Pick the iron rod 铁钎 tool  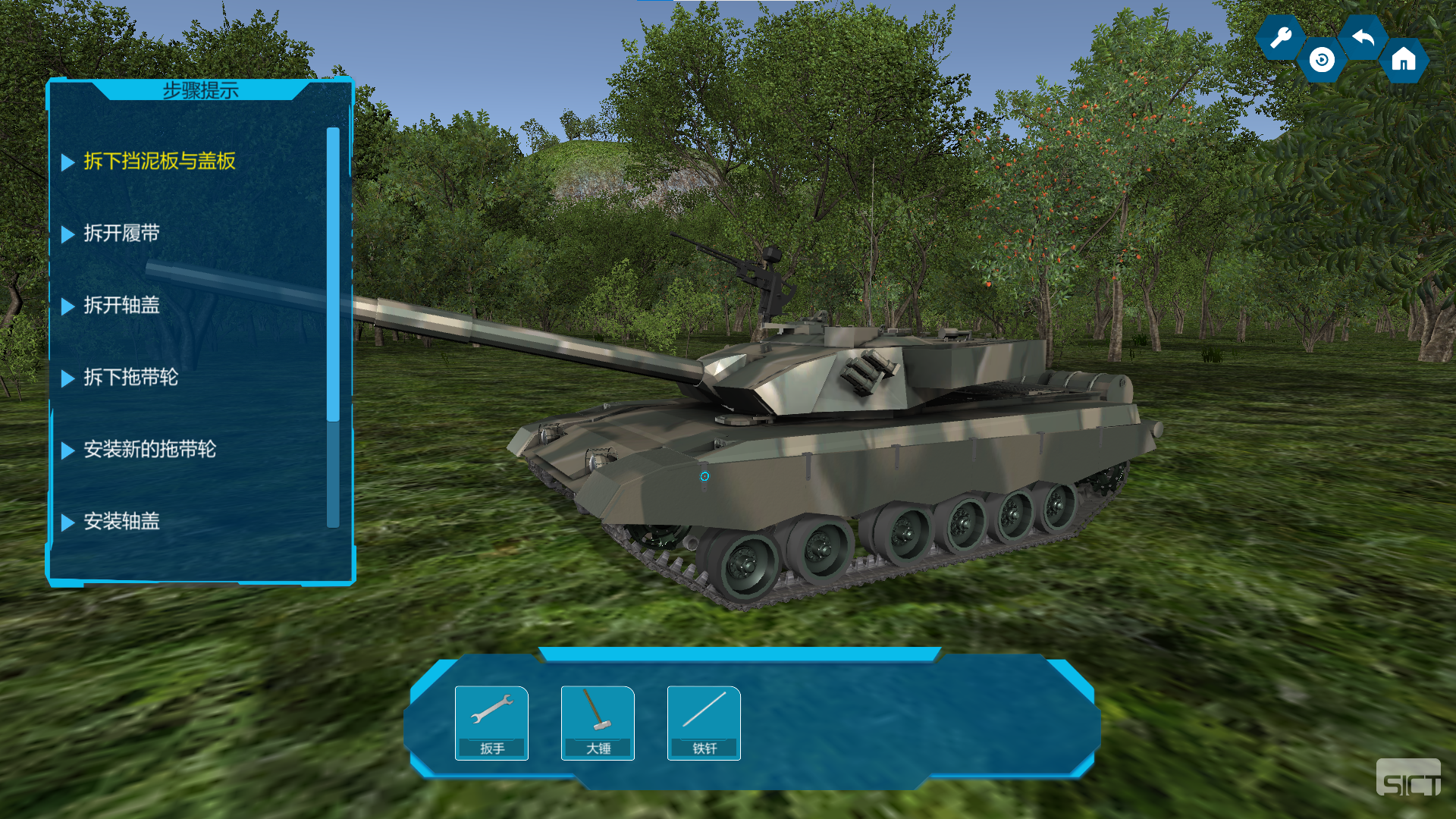click(x=704, y=722)
